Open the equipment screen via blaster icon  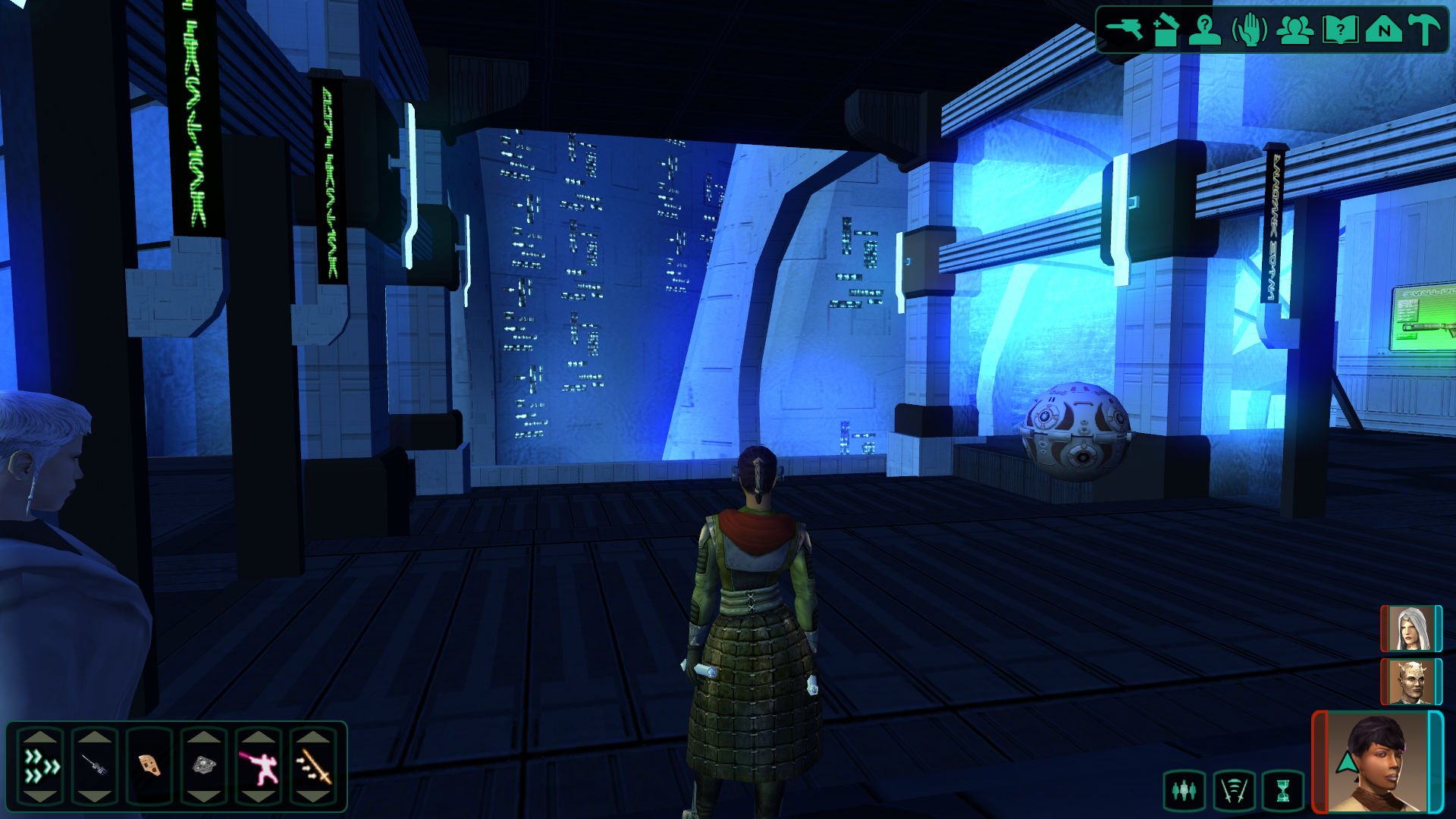pos(1124,30)
